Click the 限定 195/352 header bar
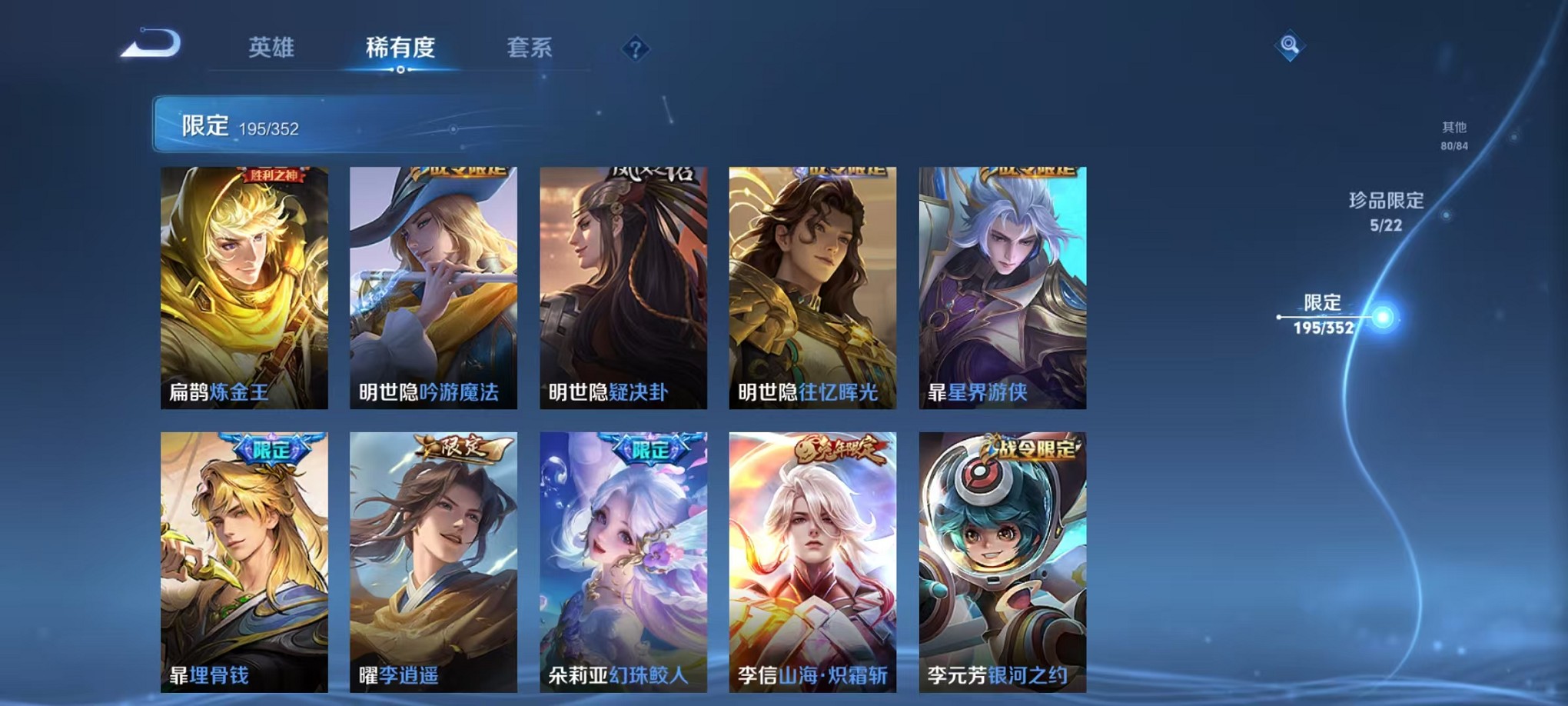This screenshot has width=1568, height=706. 307,123
